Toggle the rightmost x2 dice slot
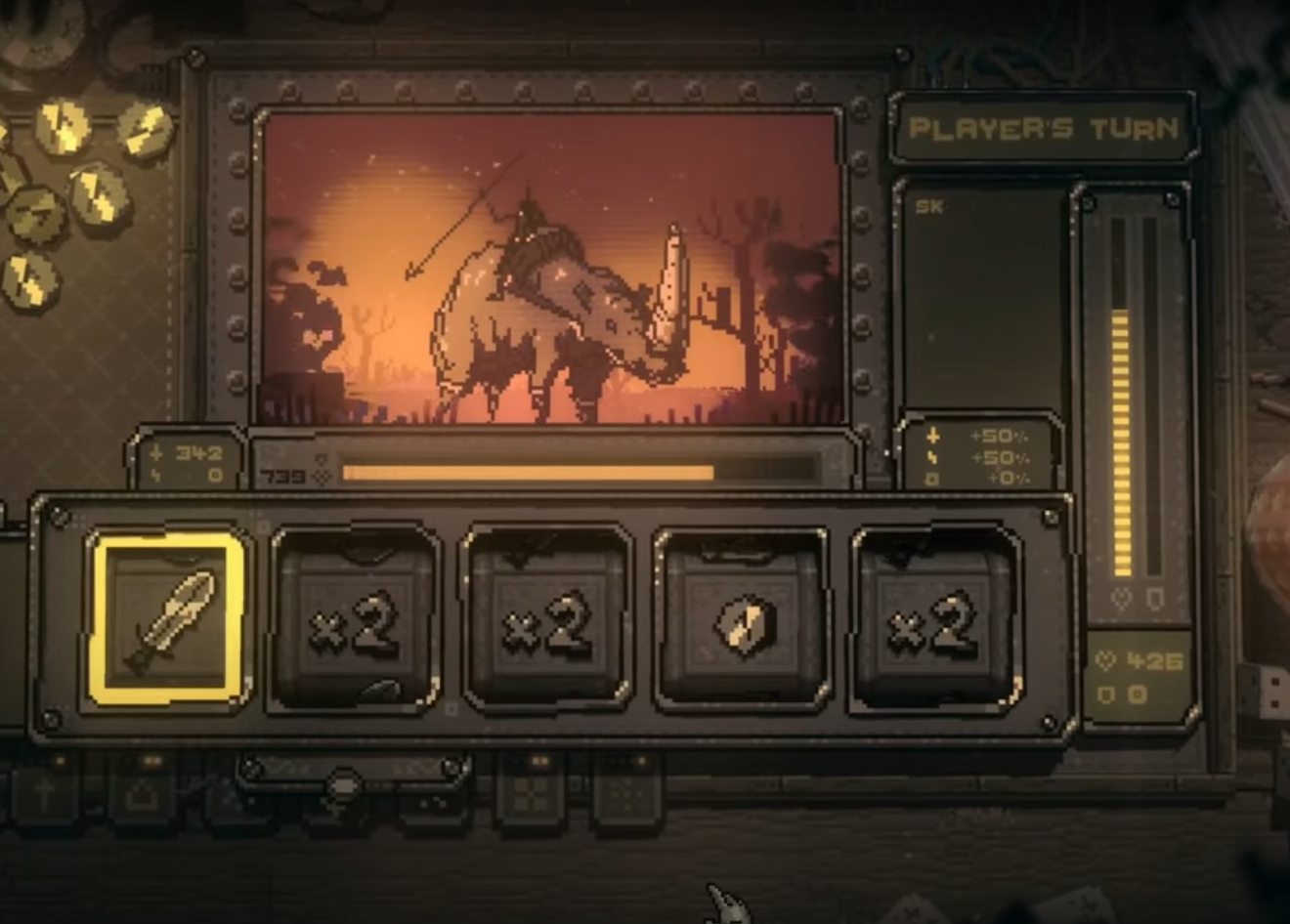1290x924 pixels. pyautogui.click(x=931, y=617)
